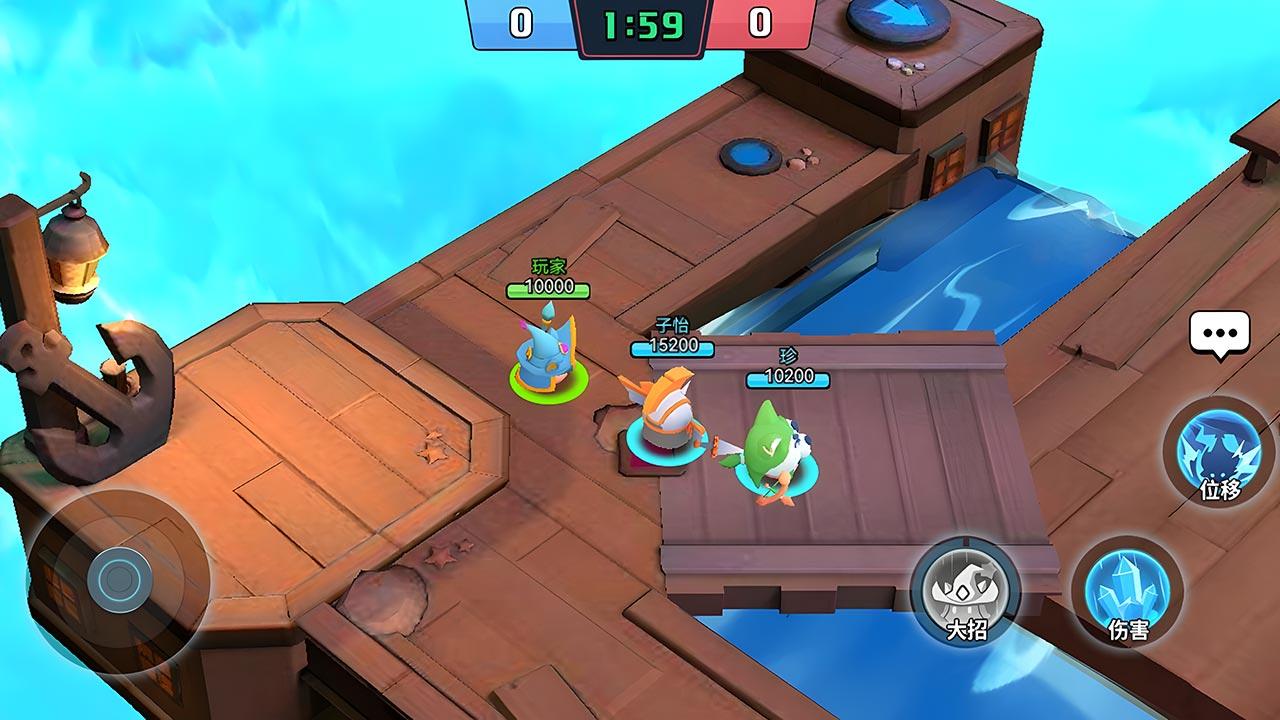
Task: Trigger the 位移 dash skill
Action: (x=1219, y=451)
